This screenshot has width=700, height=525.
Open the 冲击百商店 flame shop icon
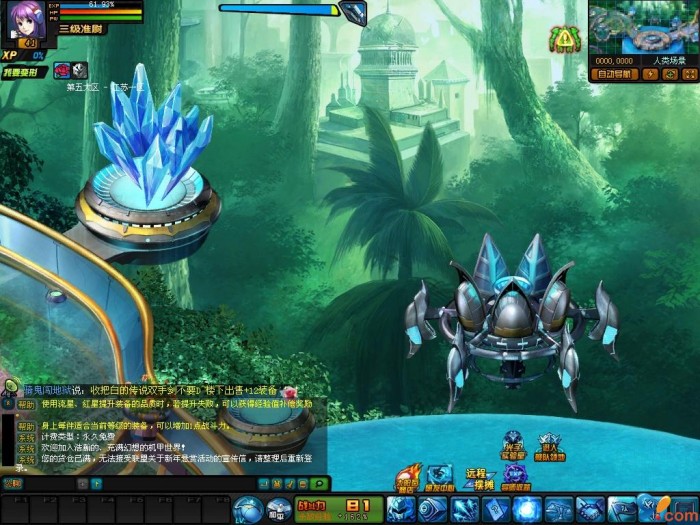[x=406, y=480]
